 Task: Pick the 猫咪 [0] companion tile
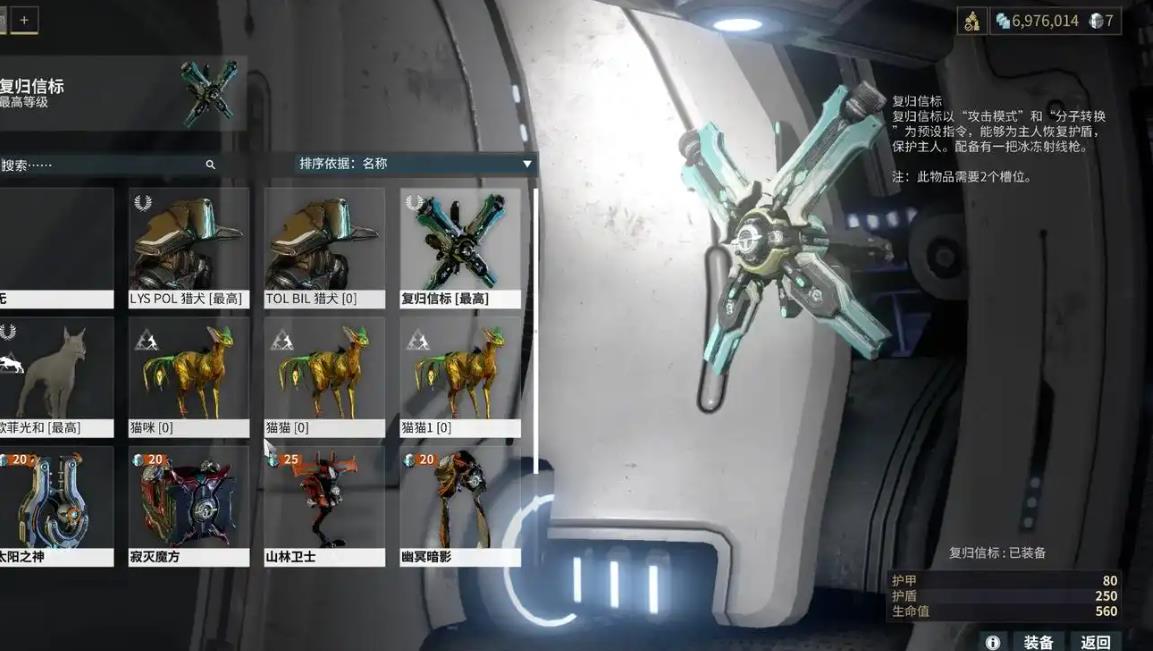pos(188,377)
